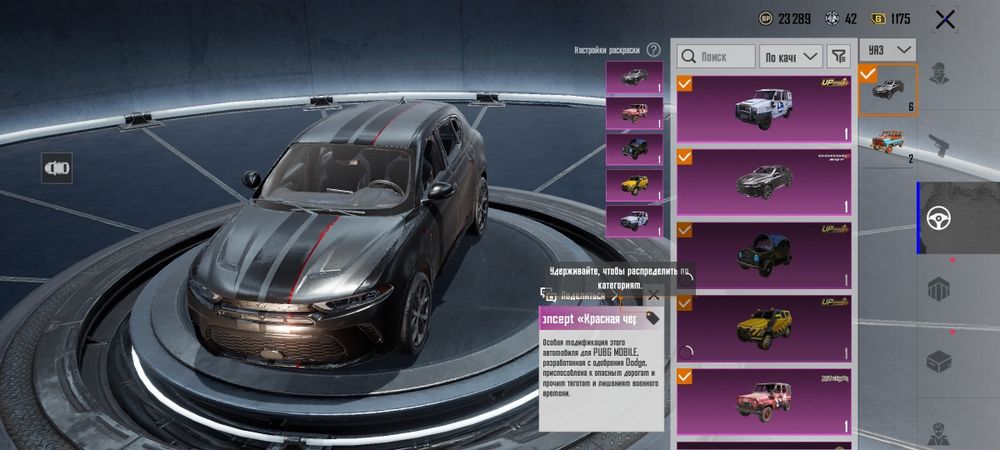Open the filter options button
Image resolution: width=1000 pixels, height=450 pixels.
coord(840,57)
